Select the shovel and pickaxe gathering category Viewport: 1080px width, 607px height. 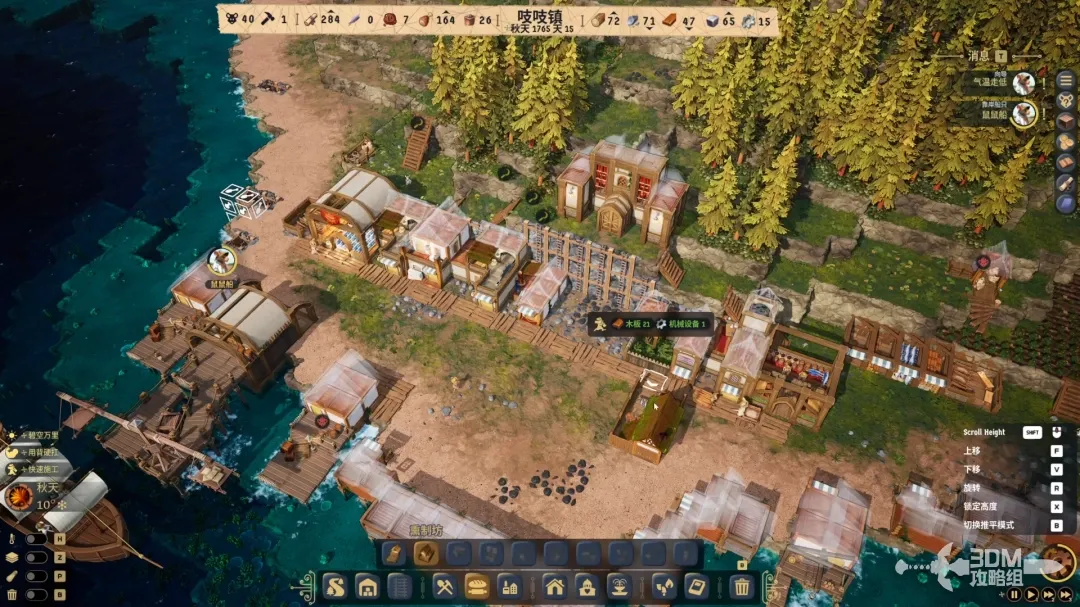tap(445, 586)
